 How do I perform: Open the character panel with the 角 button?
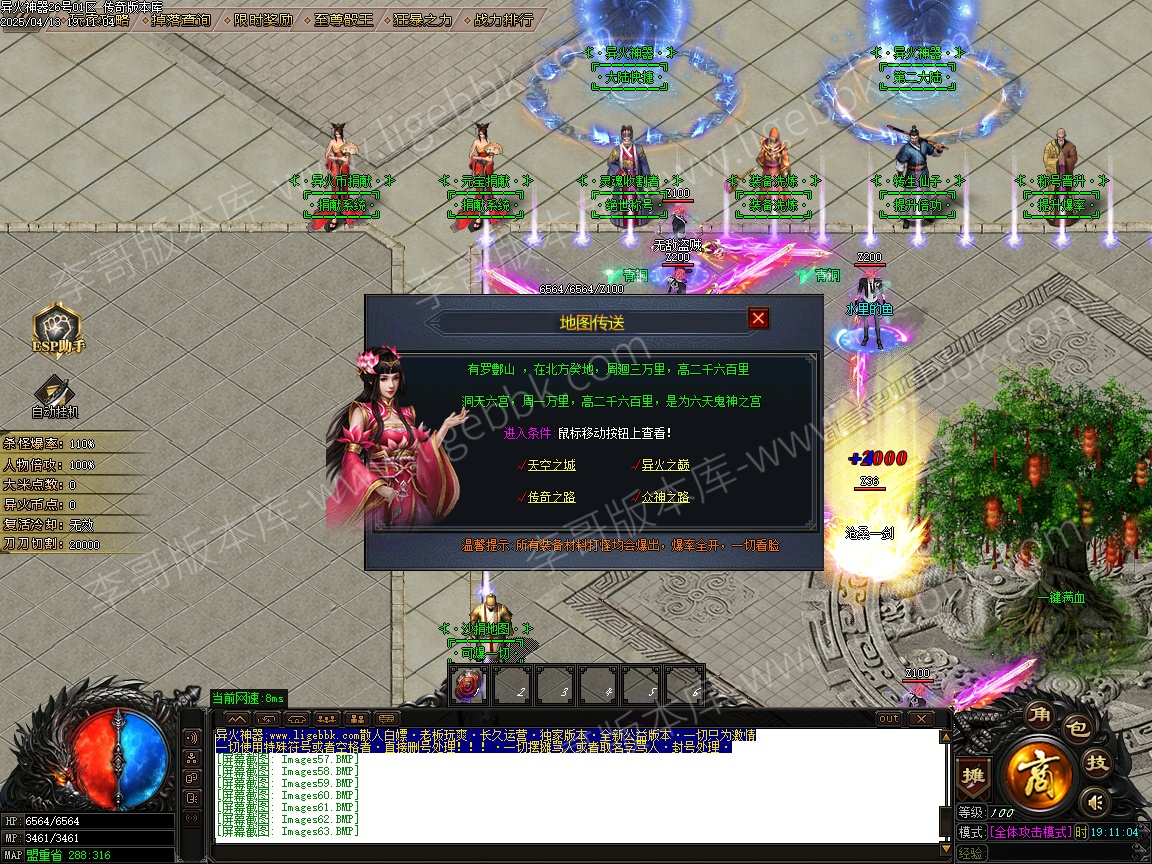(1039, 716)
